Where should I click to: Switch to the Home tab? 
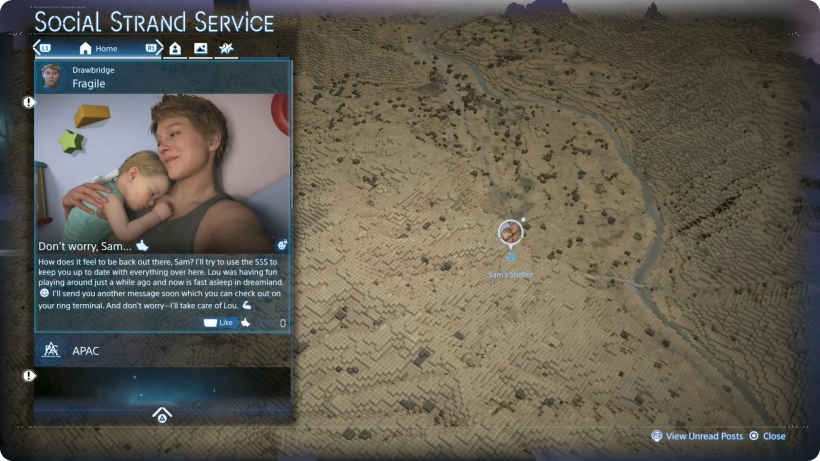[98, 48]
